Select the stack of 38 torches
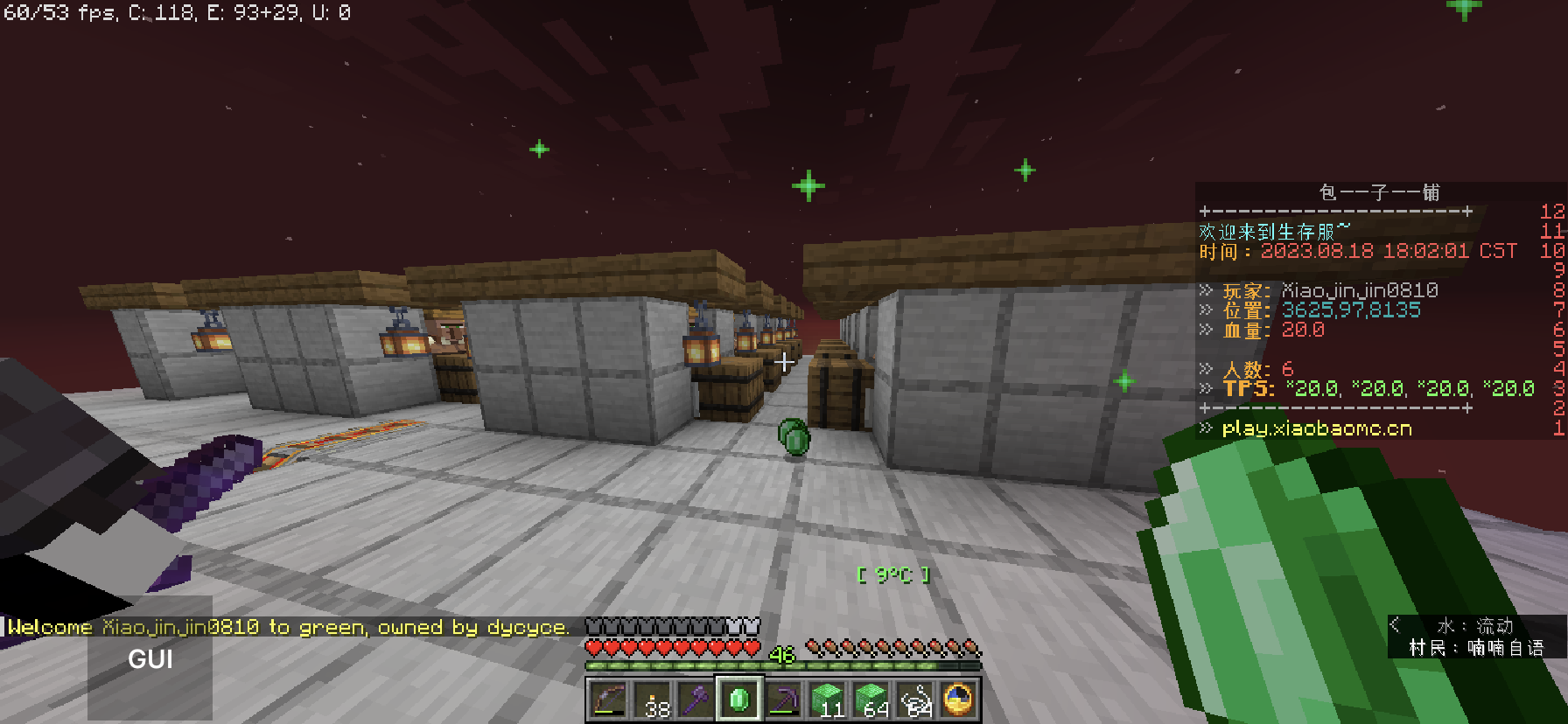The height and width of the screenshot is (724, 1568). point(653,700)
